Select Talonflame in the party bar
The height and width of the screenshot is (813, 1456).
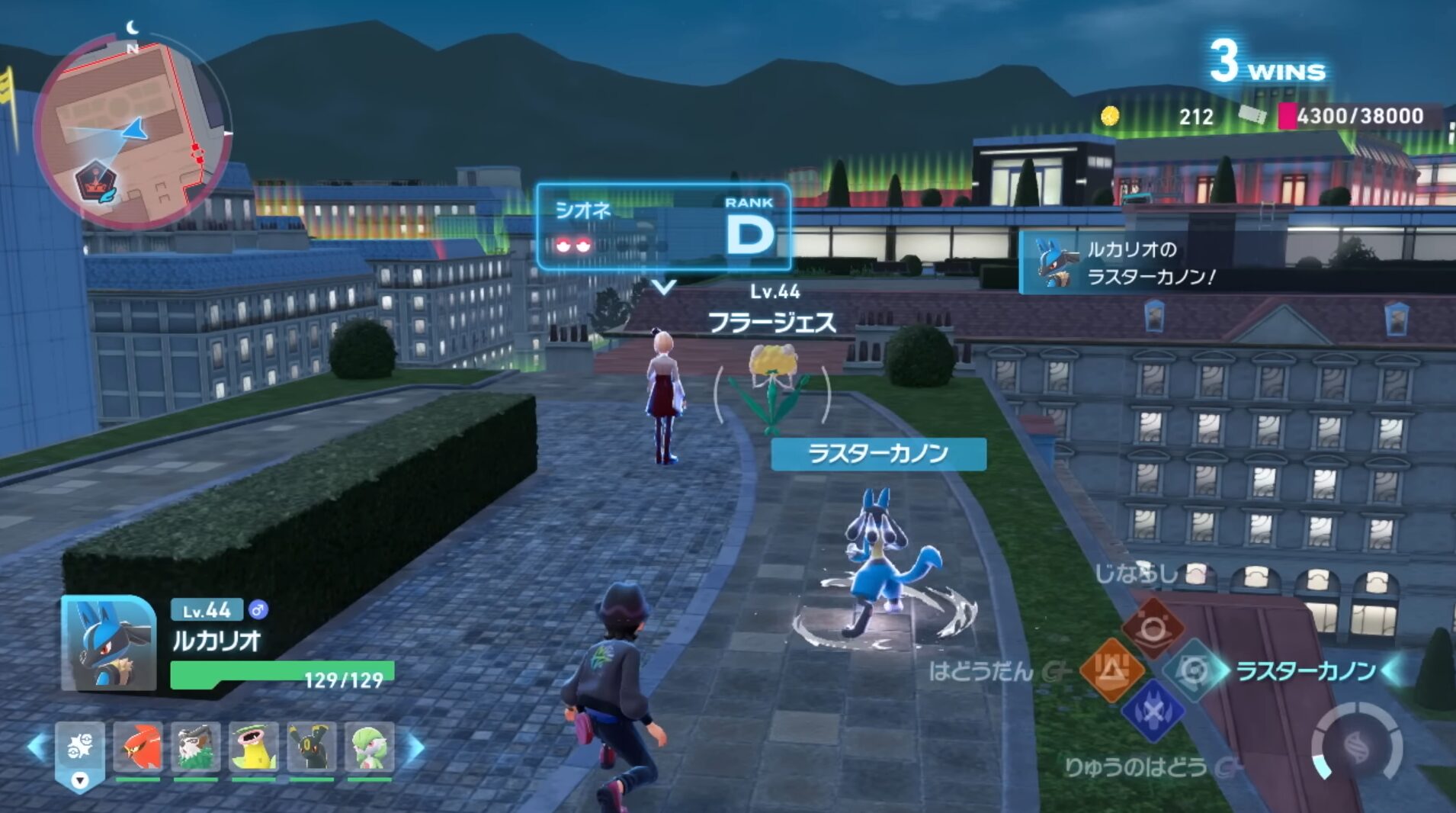(138, 747)
